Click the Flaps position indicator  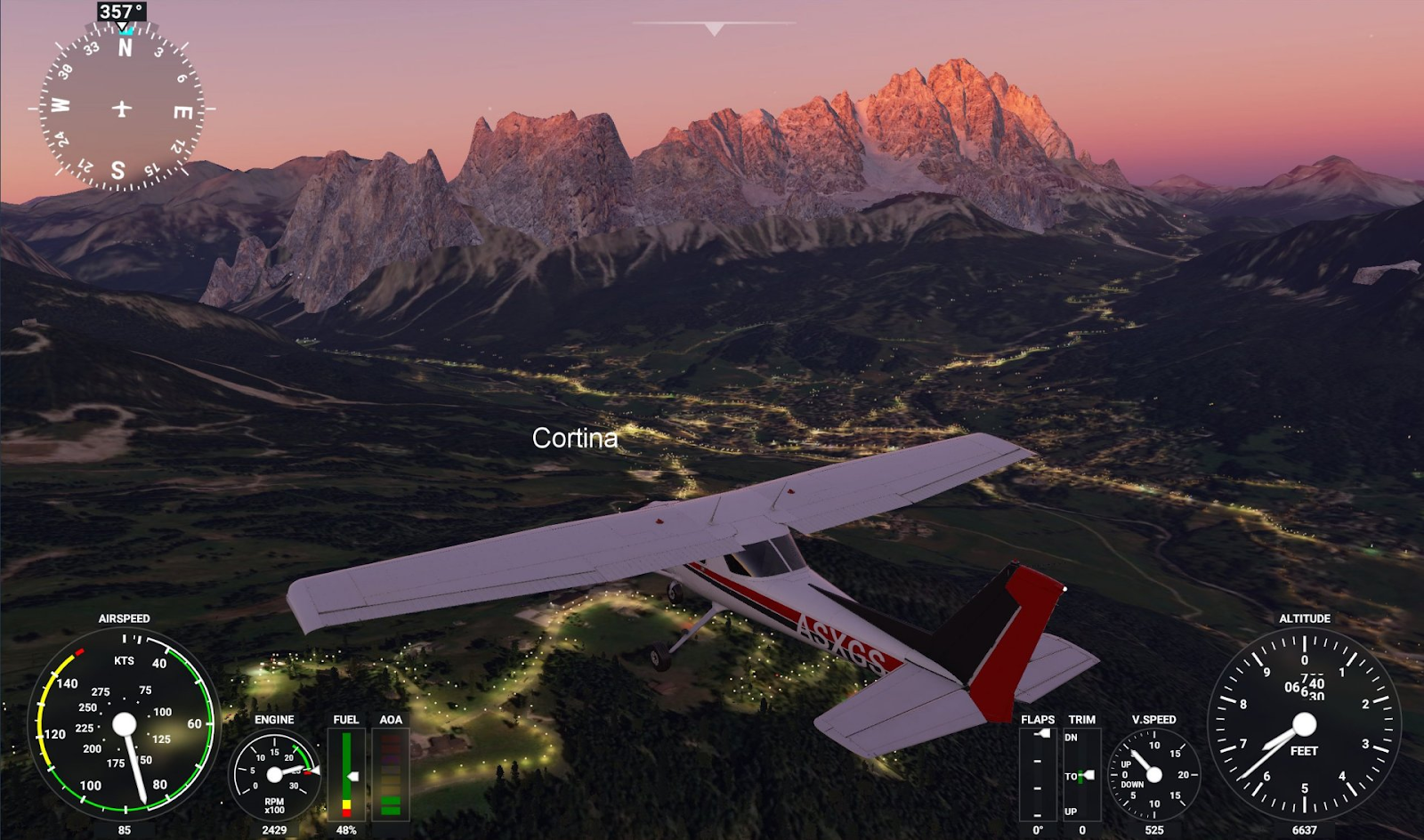click(x=1038, y=774)
